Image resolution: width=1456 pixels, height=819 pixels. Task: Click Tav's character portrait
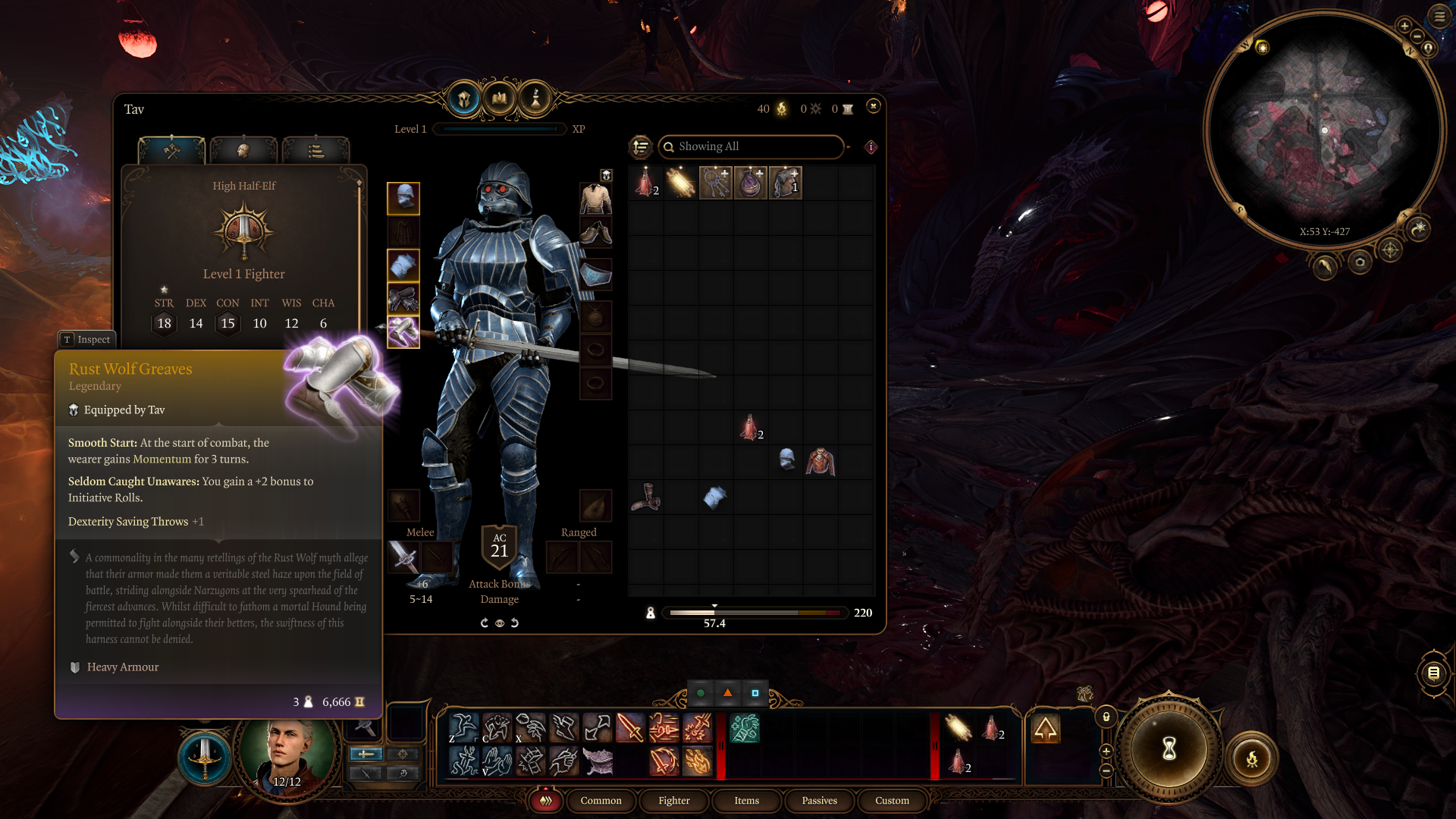287,749
